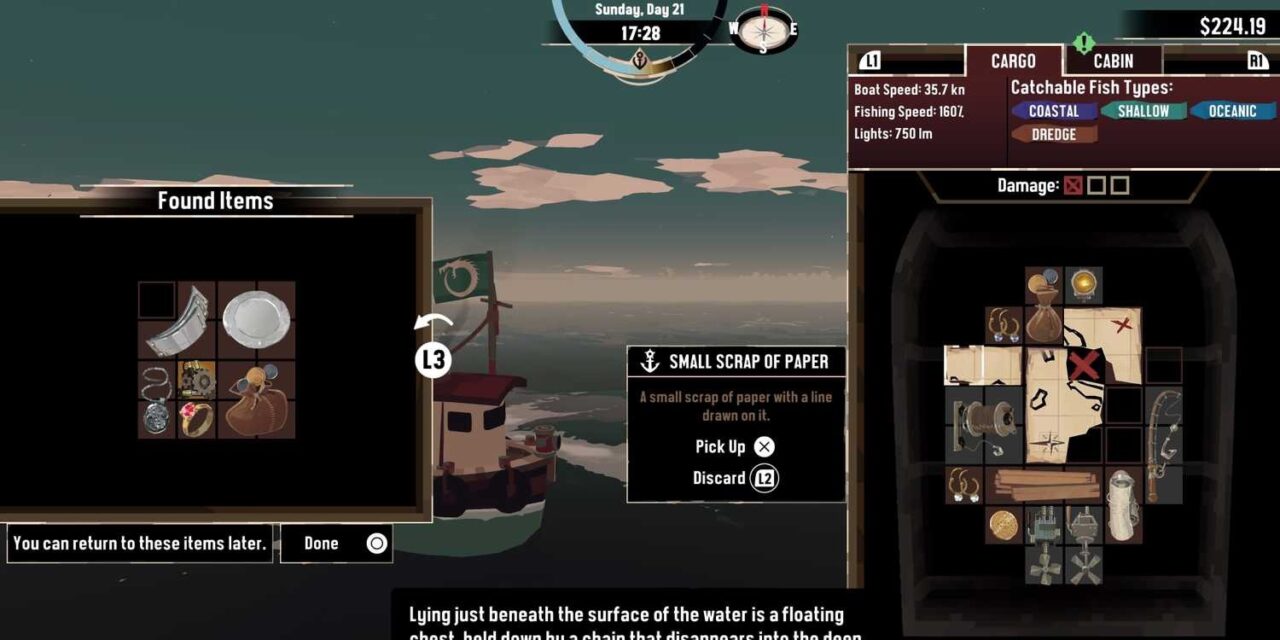Select the coin bag in found items
The width and height of the screenshot is (1280, 640).
256,399
